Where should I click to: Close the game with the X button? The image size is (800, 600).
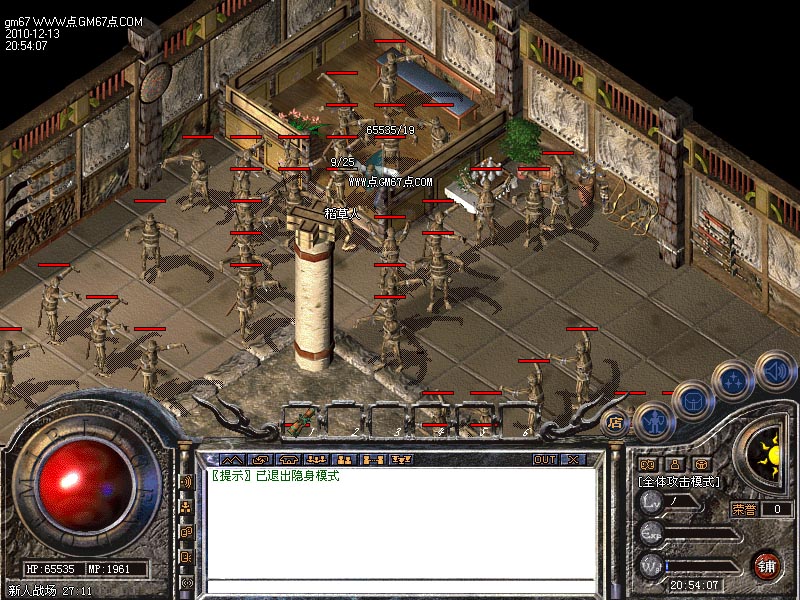pyautogui.click(x=572, y=460)
